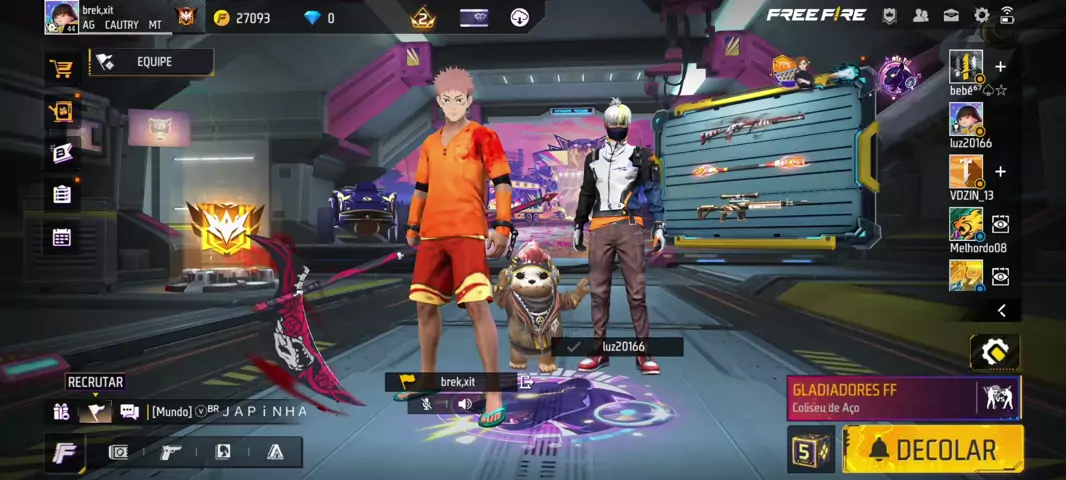Select the RECRUTAR flag button
This screenshot has height=480, width=1066.
pos(95,410)
